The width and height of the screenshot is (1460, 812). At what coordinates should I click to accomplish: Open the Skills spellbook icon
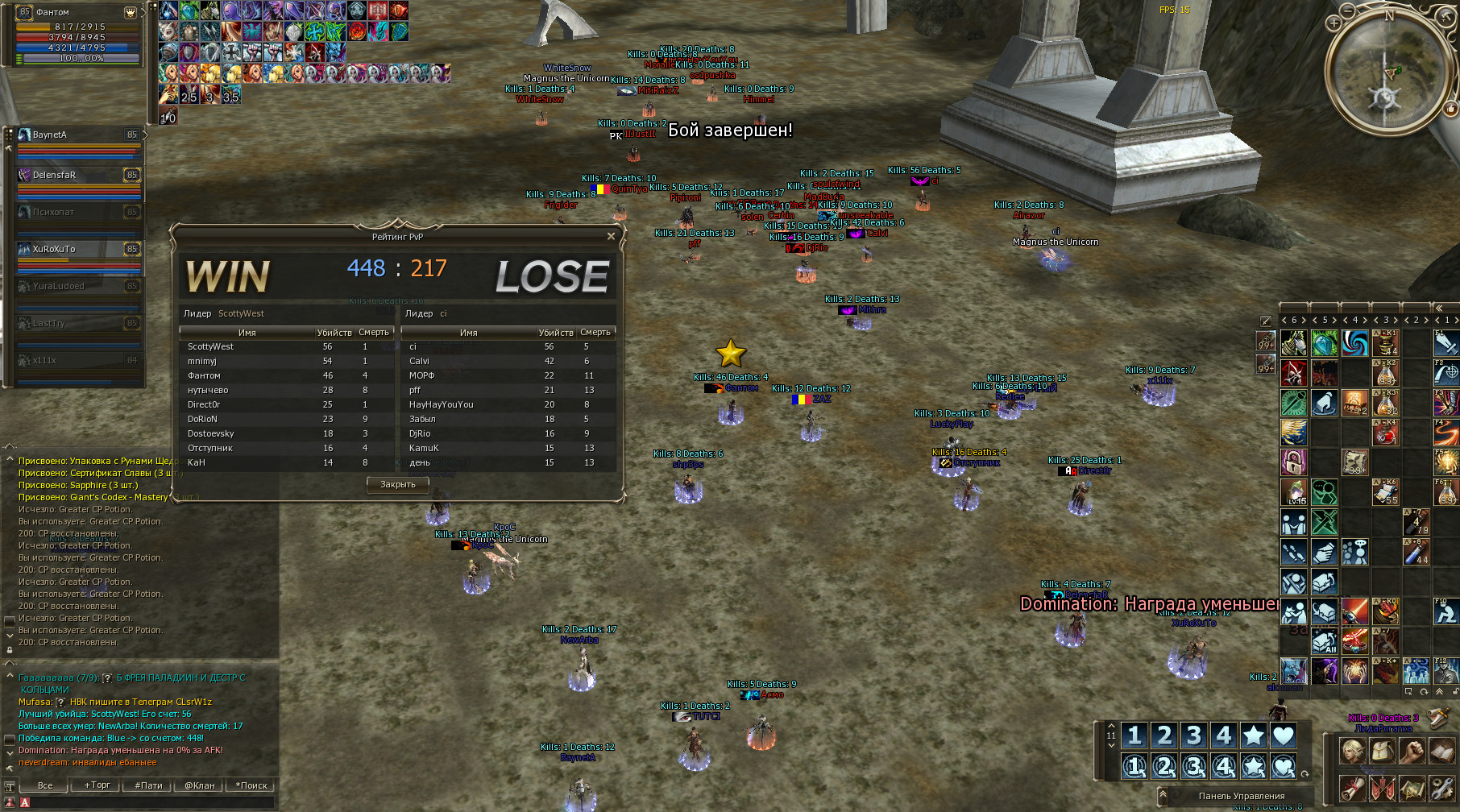tap(1441, 751)
